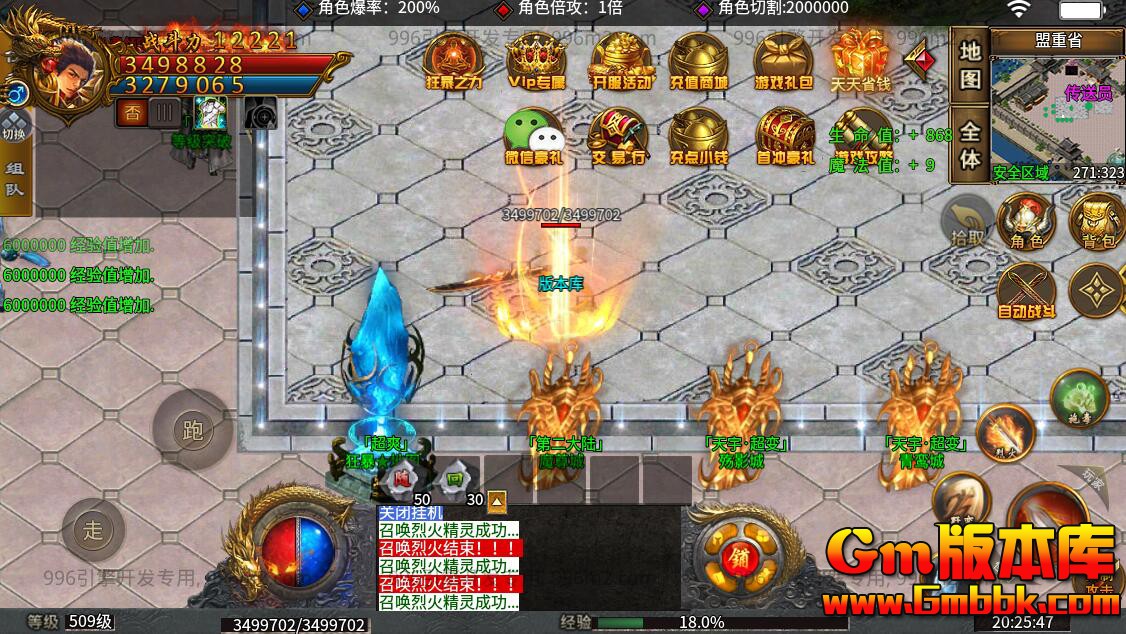The width and height of the screenshot is (1126, 634).
Task: Open the 充值商城 recharge shop
Action: pyautogui.click(x=699, y=60)
